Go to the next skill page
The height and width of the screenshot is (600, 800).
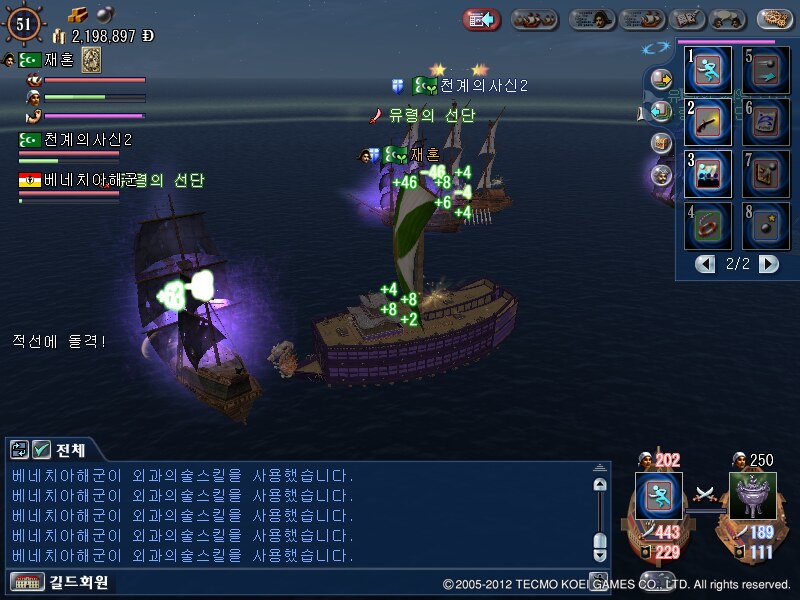[x=768, y=264]
